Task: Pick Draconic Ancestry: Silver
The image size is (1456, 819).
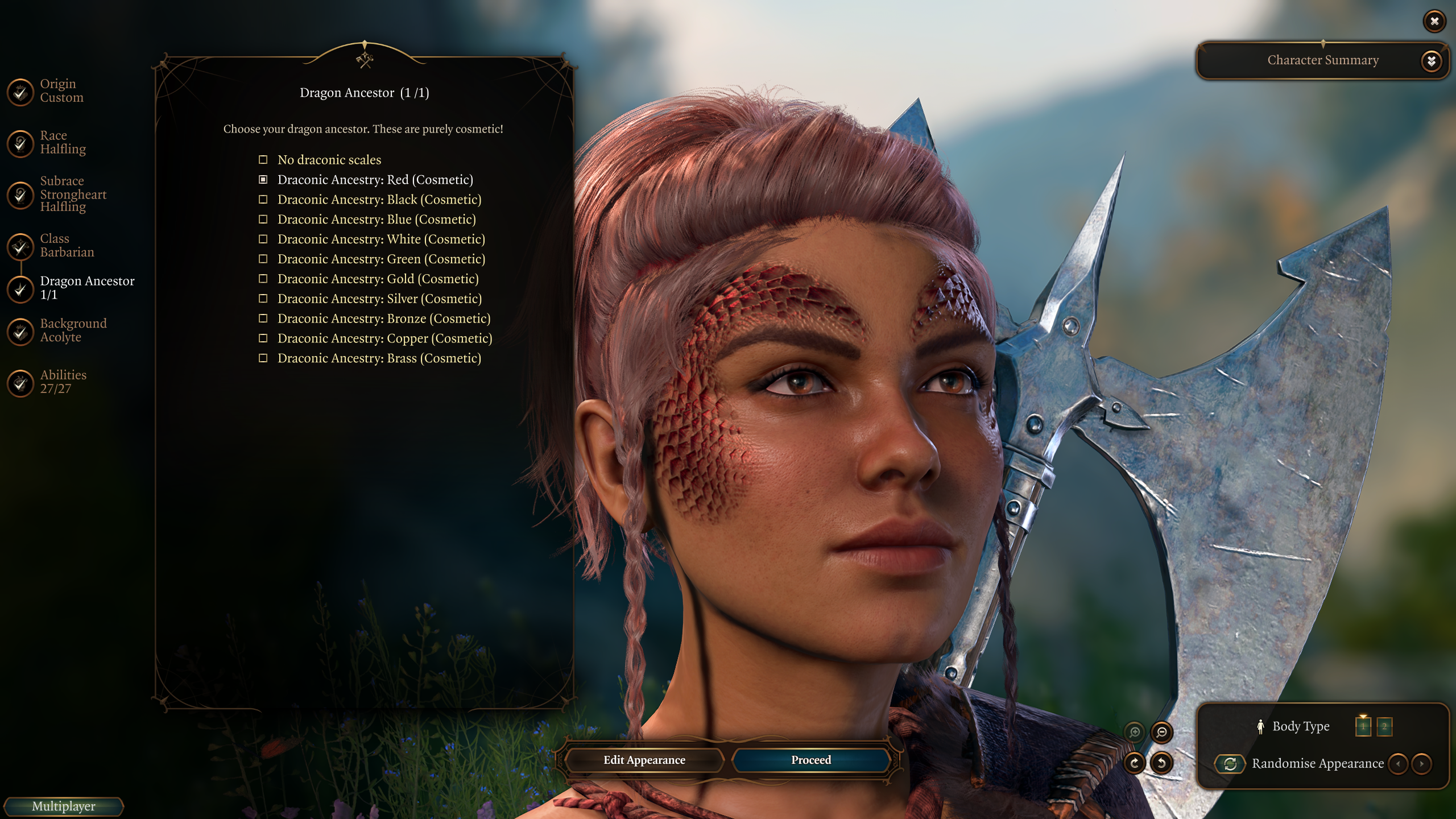Action: (x=379, y=299)
